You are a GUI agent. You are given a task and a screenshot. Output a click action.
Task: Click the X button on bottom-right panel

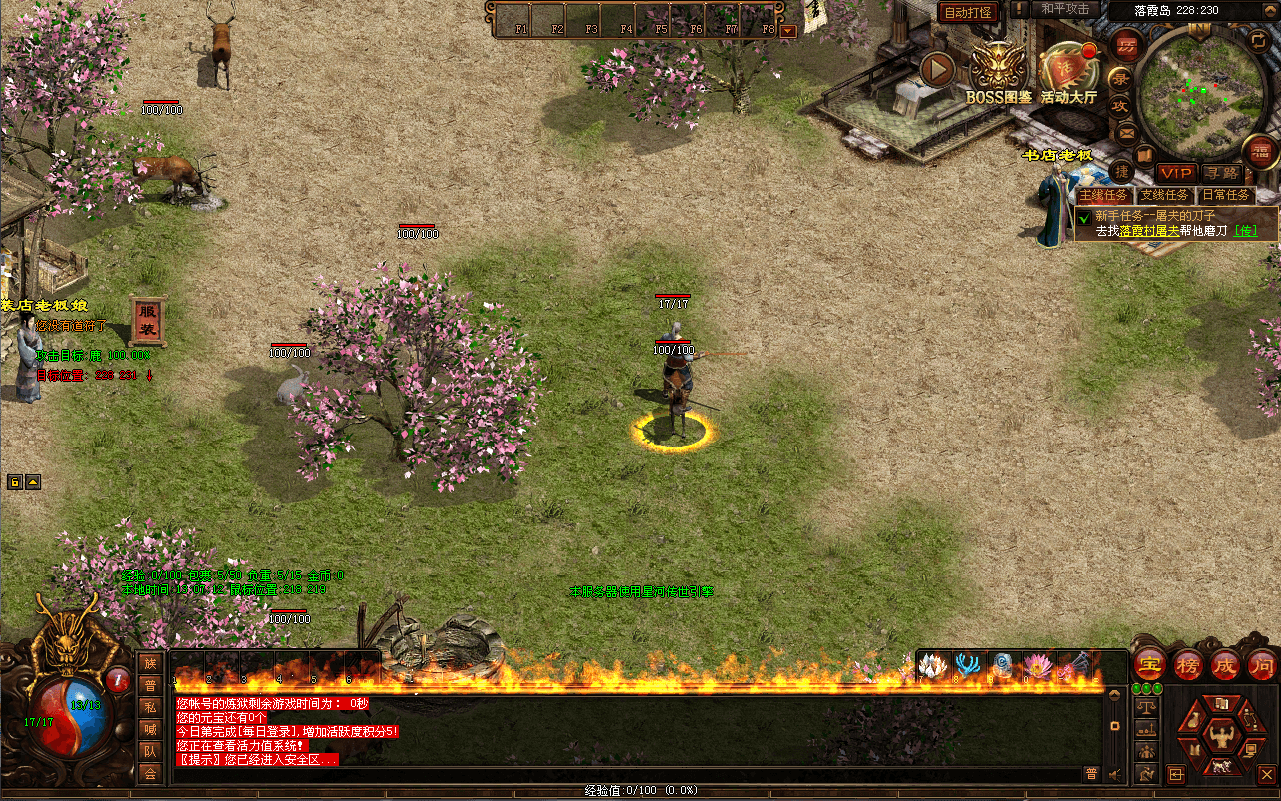[1266, 773]
